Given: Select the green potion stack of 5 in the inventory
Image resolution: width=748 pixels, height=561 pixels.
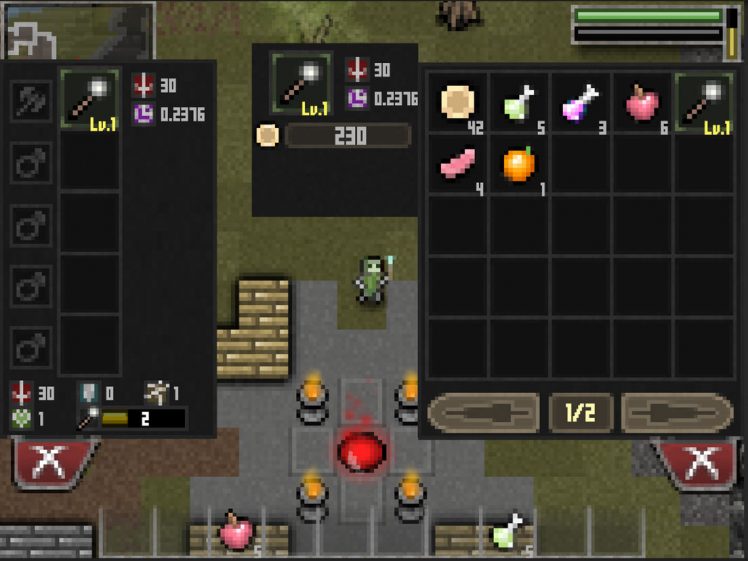Looking at the screenshot, I should (519, 102).
